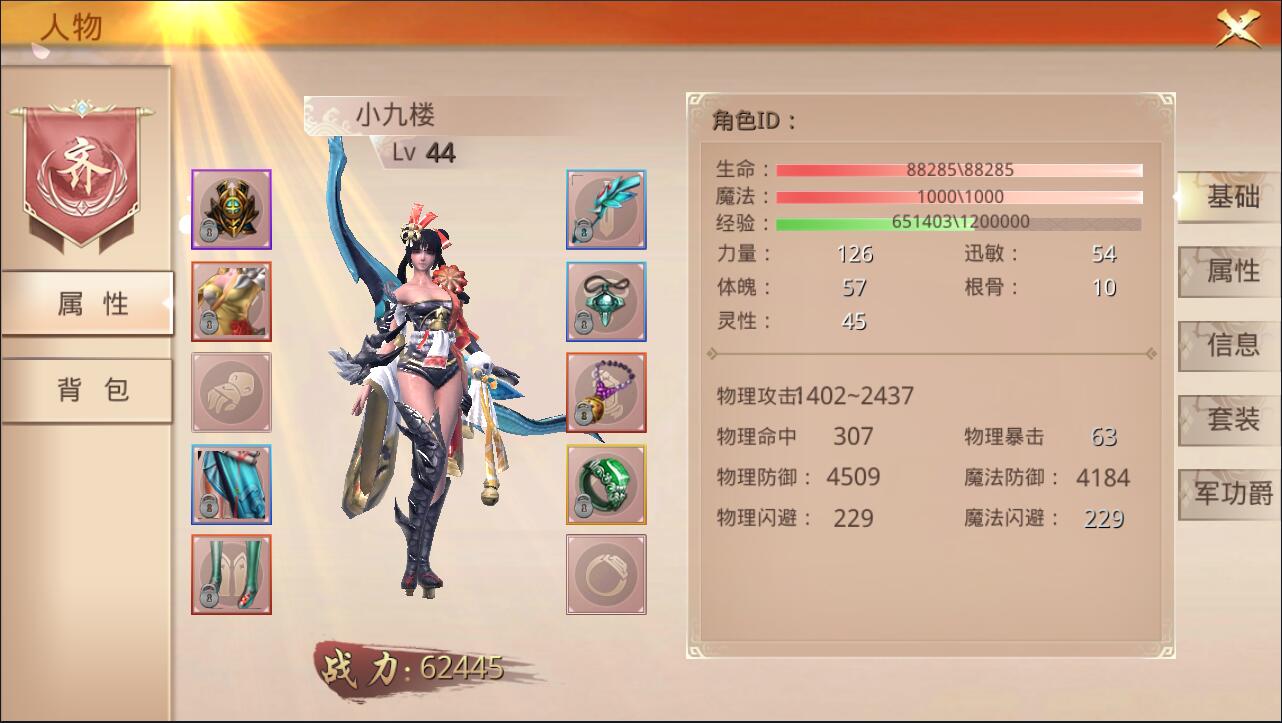Viewport: 1282px width, 723px height.
Task: Open the green jade ring slot
Action: (x=605, y=483)
